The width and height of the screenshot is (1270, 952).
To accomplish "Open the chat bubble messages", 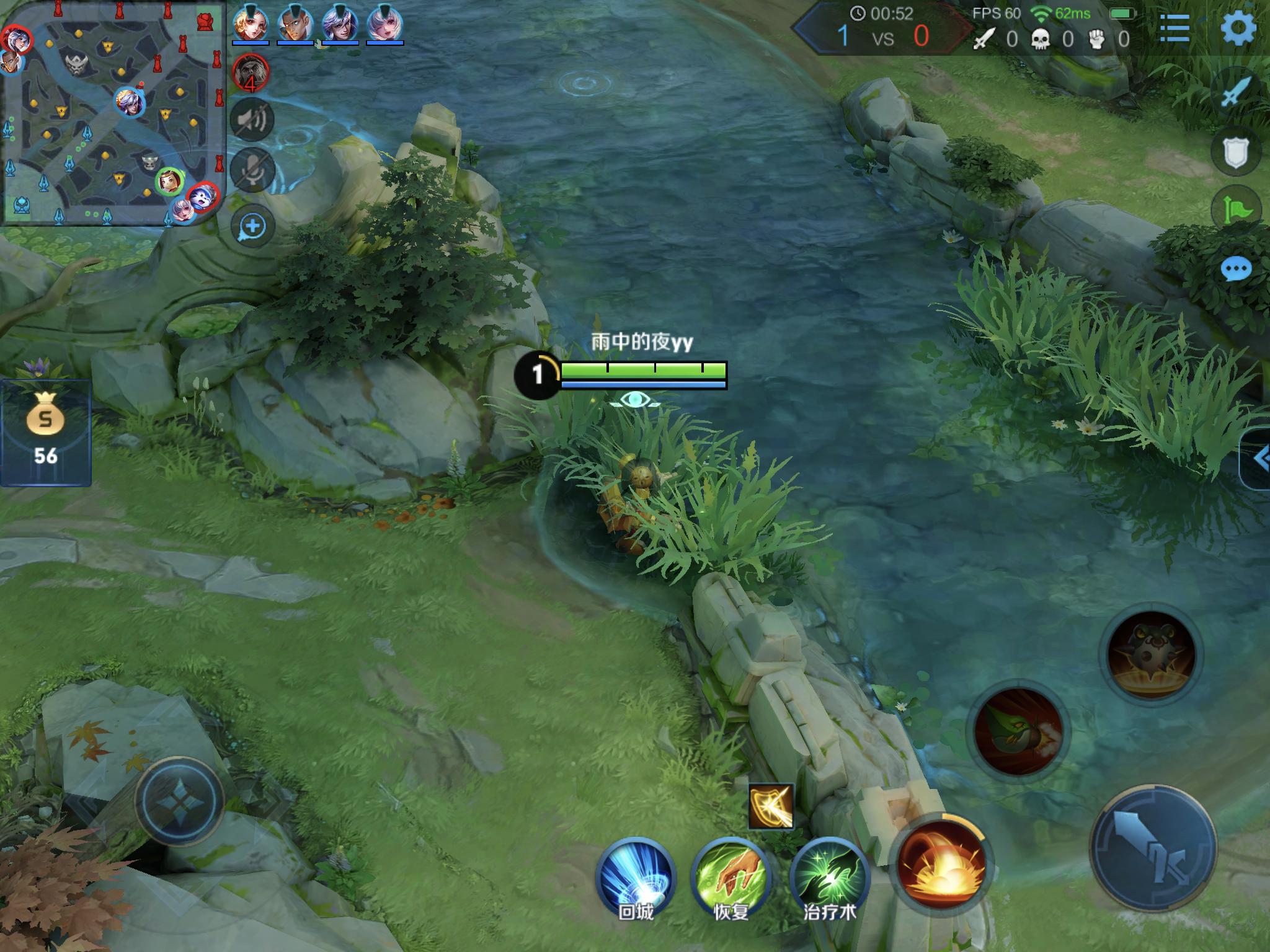I will point(1236,269).
